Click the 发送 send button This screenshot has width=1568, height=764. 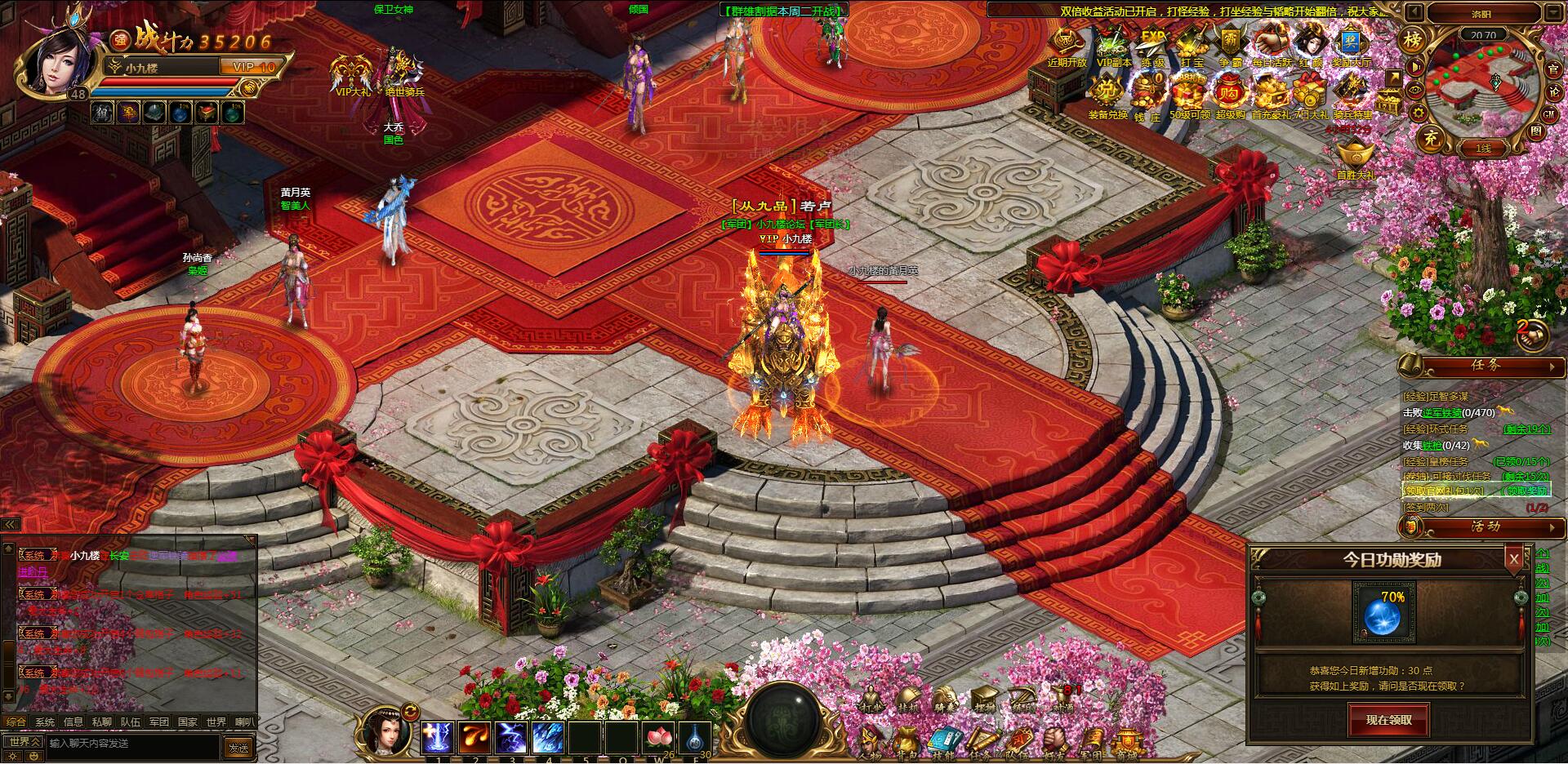(x=242, y=747)
